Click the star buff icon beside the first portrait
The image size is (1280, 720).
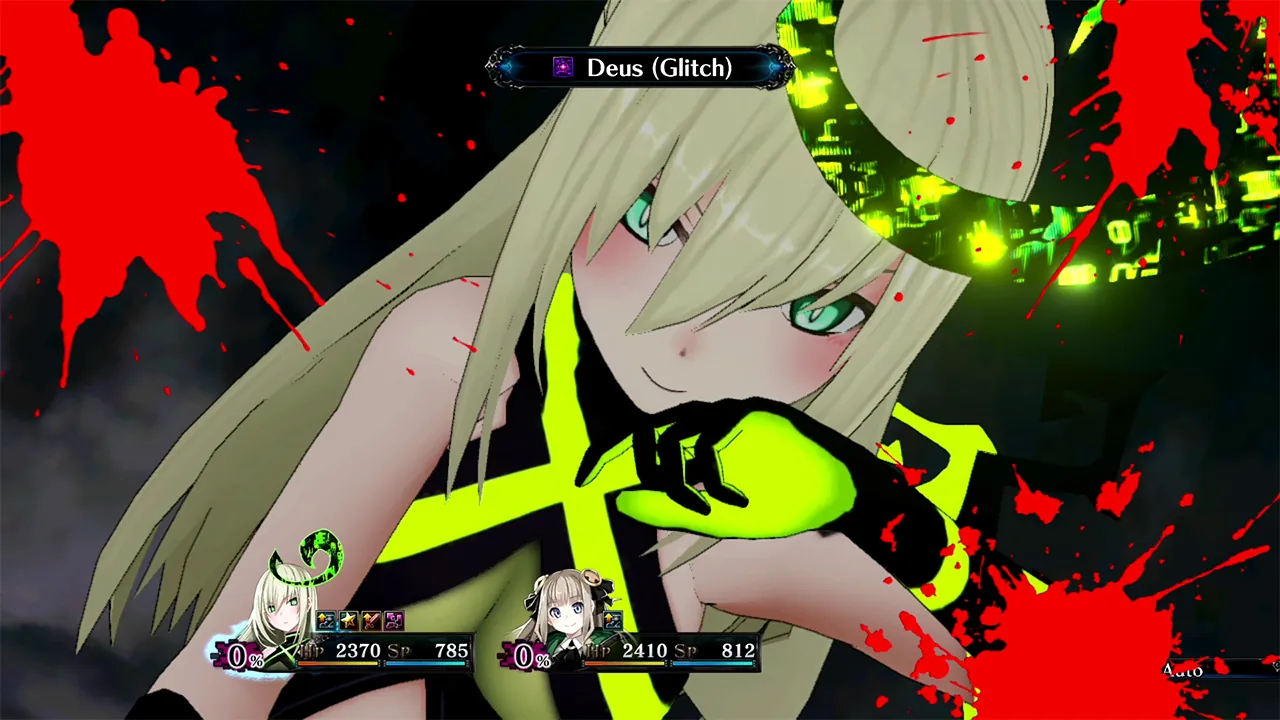(349, 620)
